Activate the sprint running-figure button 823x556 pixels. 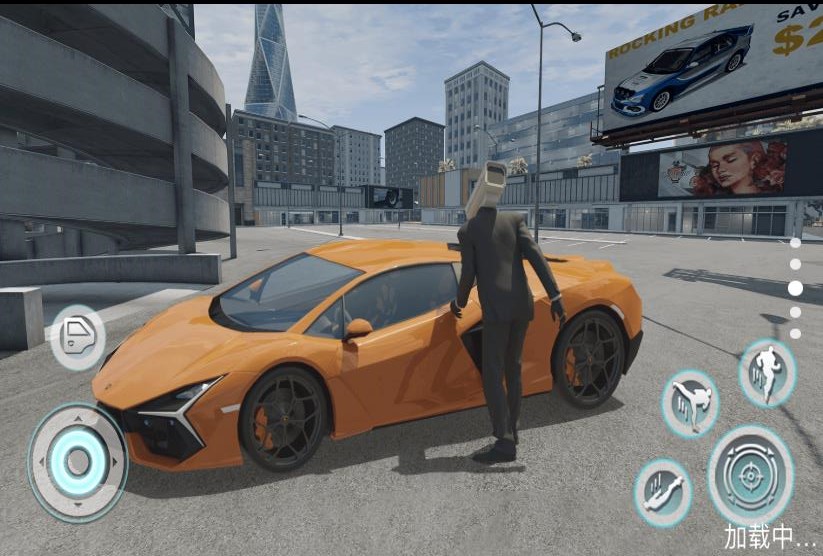point(767,373)
